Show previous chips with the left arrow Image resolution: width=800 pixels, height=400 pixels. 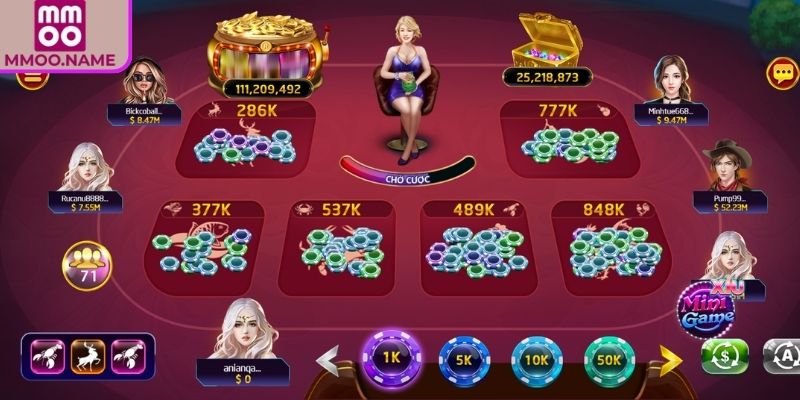(x=329, y=359)
